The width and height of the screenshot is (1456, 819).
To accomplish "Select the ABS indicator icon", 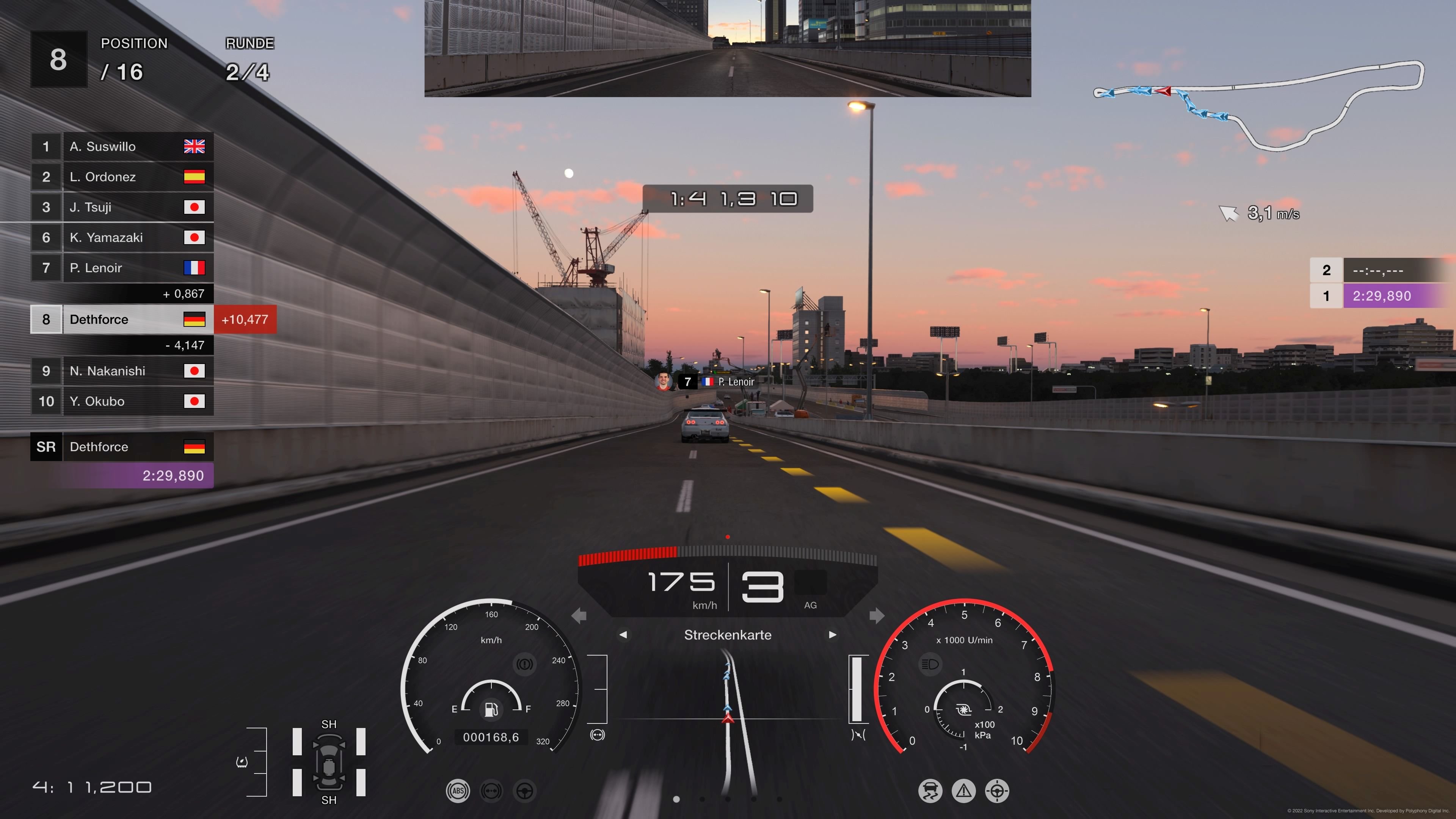I will [458, 791].
